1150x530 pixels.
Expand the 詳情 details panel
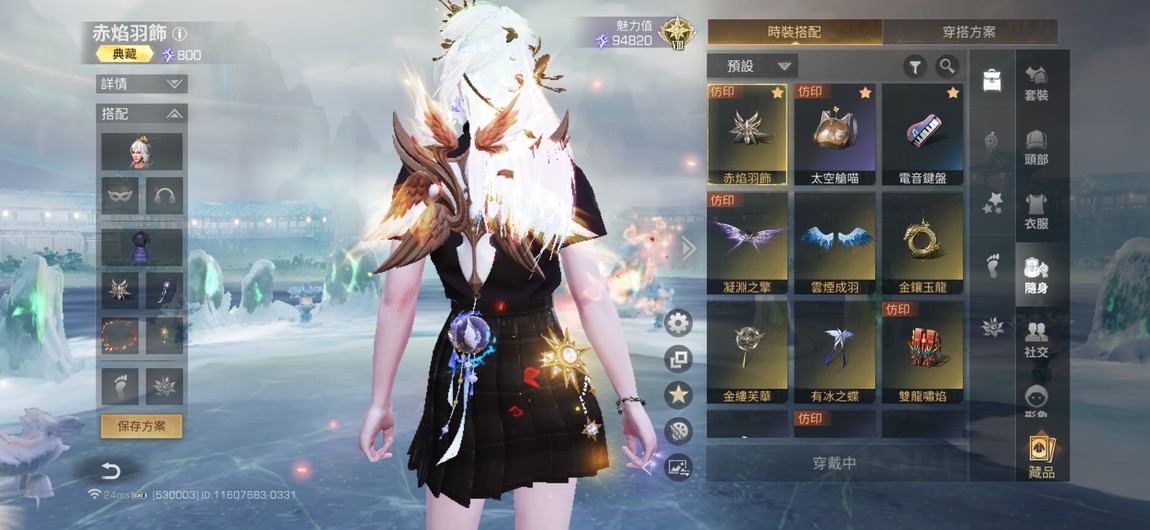coord(142,84)
